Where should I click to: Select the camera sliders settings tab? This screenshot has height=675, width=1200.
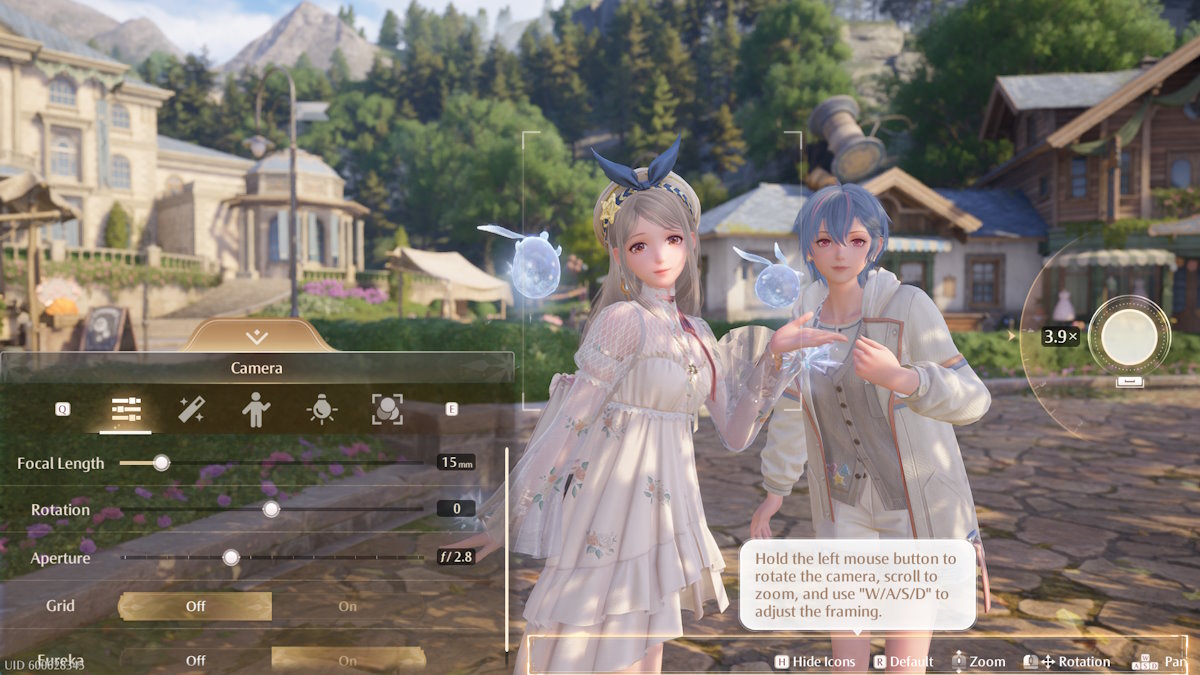pyautogui.click(x=126, y=409)
